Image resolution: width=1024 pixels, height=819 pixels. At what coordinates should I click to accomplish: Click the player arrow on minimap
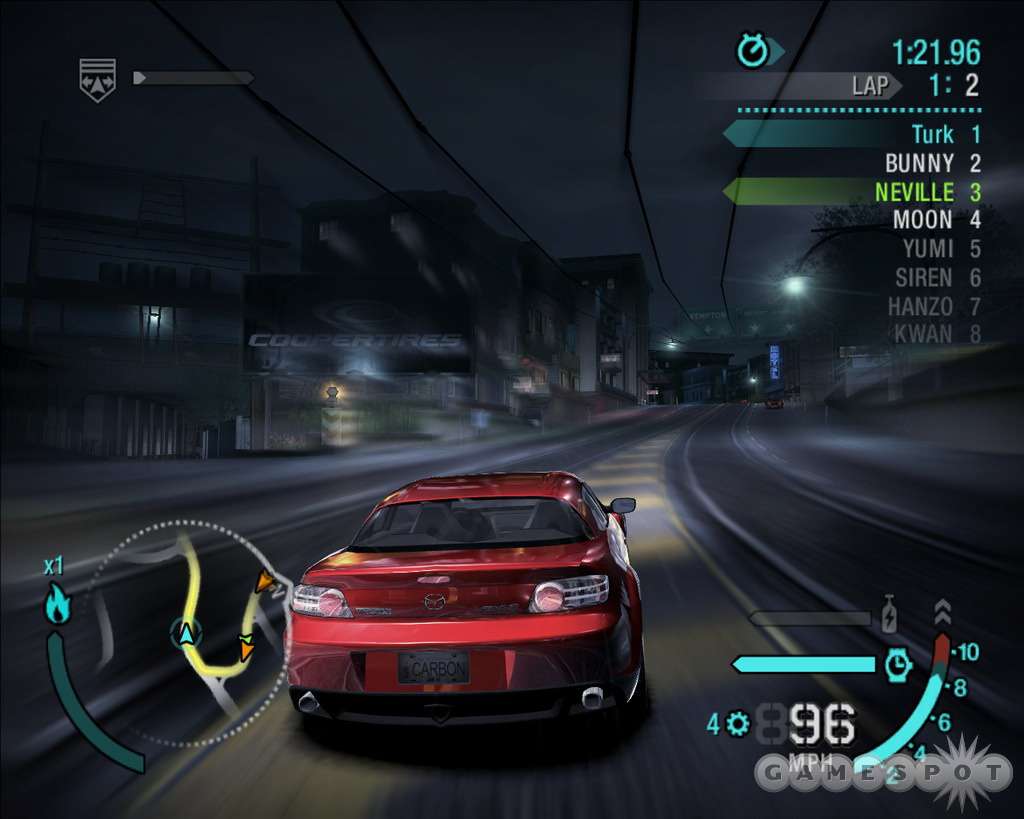click(x=184, y=633)
